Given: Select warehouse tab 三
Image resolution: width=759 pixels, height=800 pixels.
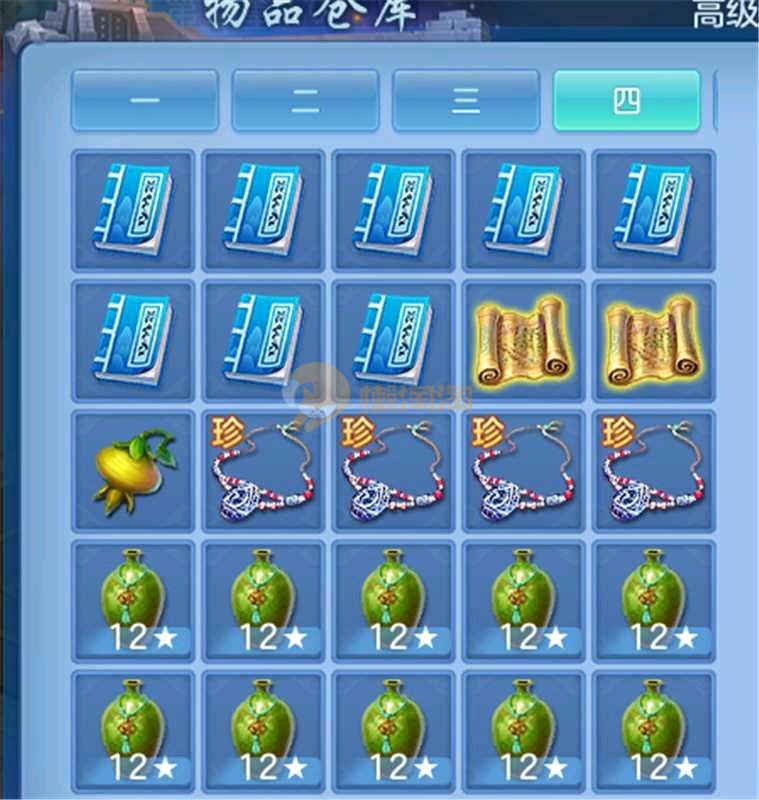Looking at the screenshot, I should pos(465,100).
